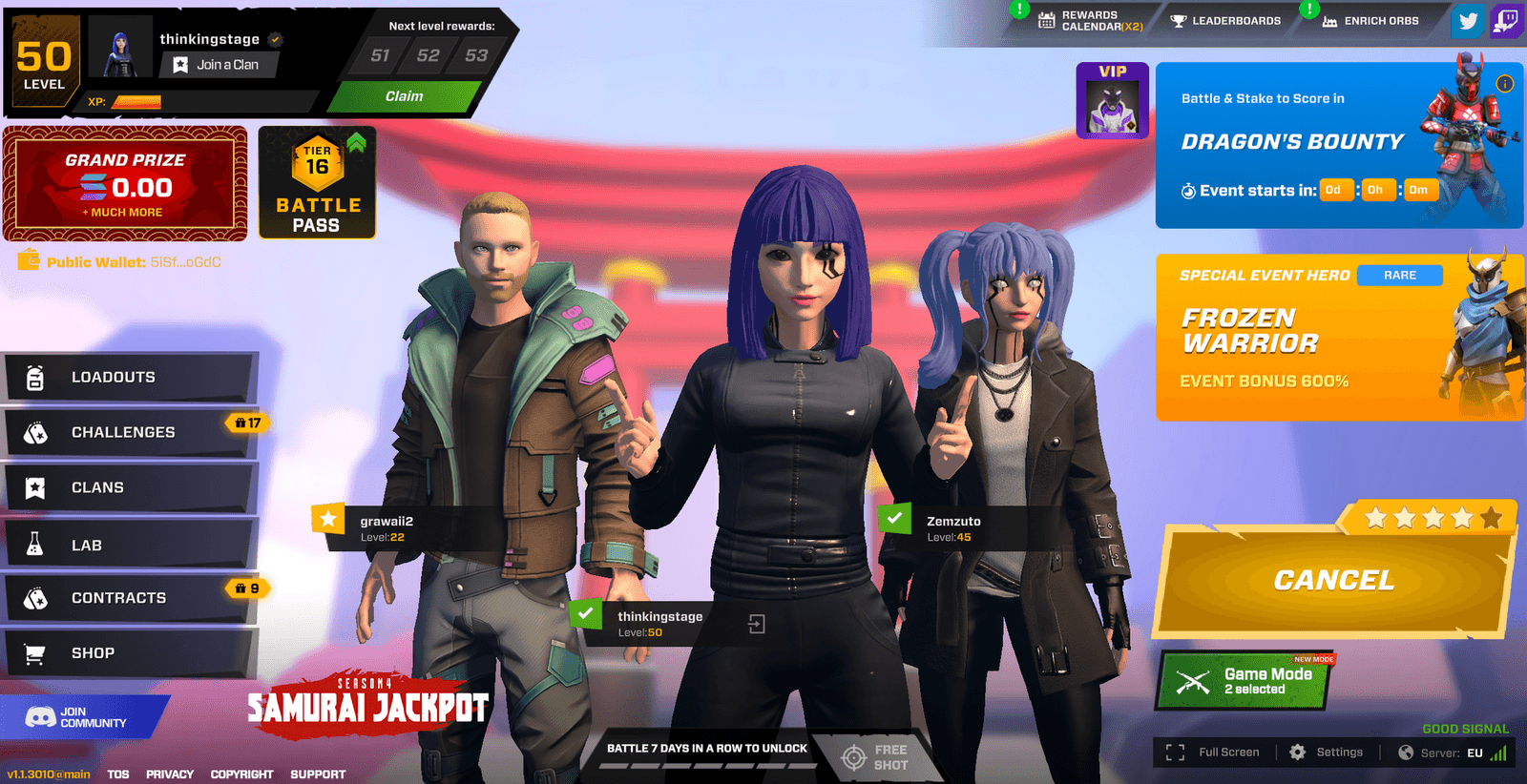Open the Twitter social icon
The height and width of the screenshot is (784, 1527).
[x=1468, y=21]
